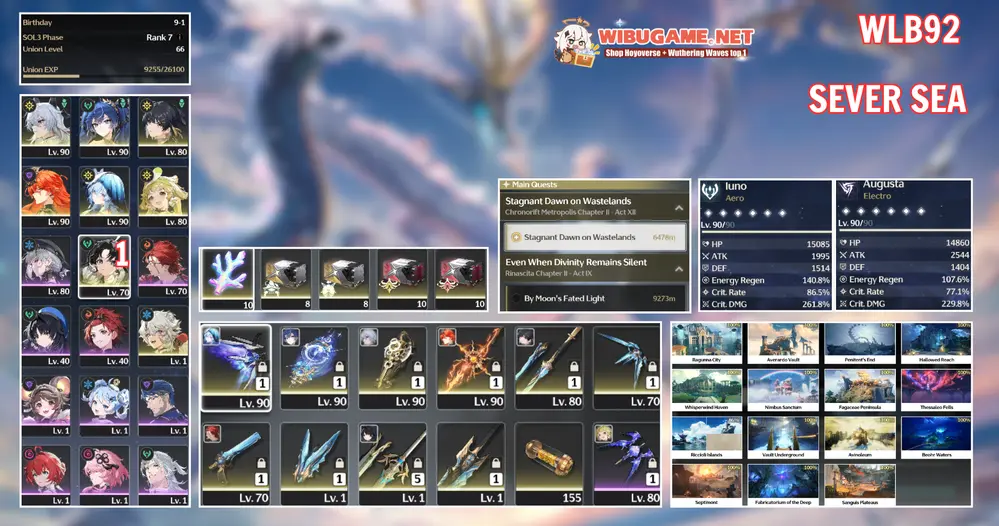Select the purple Lv. 80 weapon slot

click(x=627, y=463)
